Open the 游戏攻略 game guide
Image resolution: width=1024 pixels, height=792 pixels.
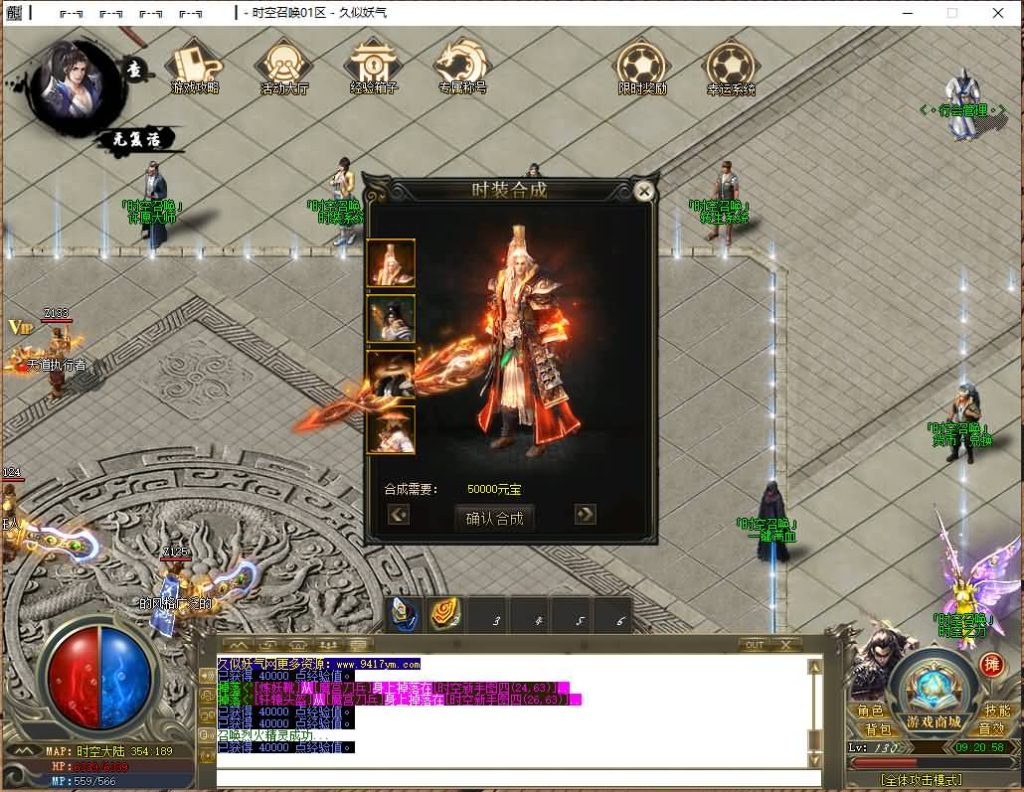point(195,67)
